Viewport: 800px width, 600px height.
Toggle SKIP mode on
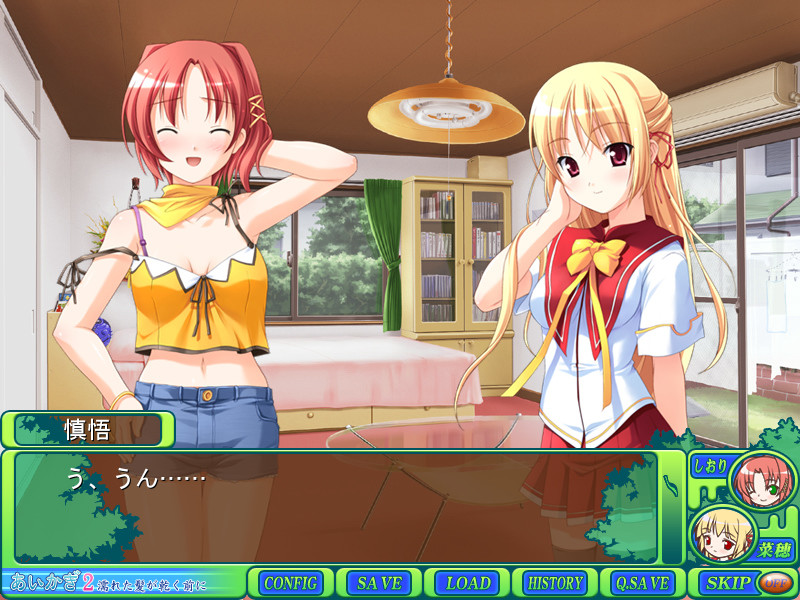click(x=727, y=583)
